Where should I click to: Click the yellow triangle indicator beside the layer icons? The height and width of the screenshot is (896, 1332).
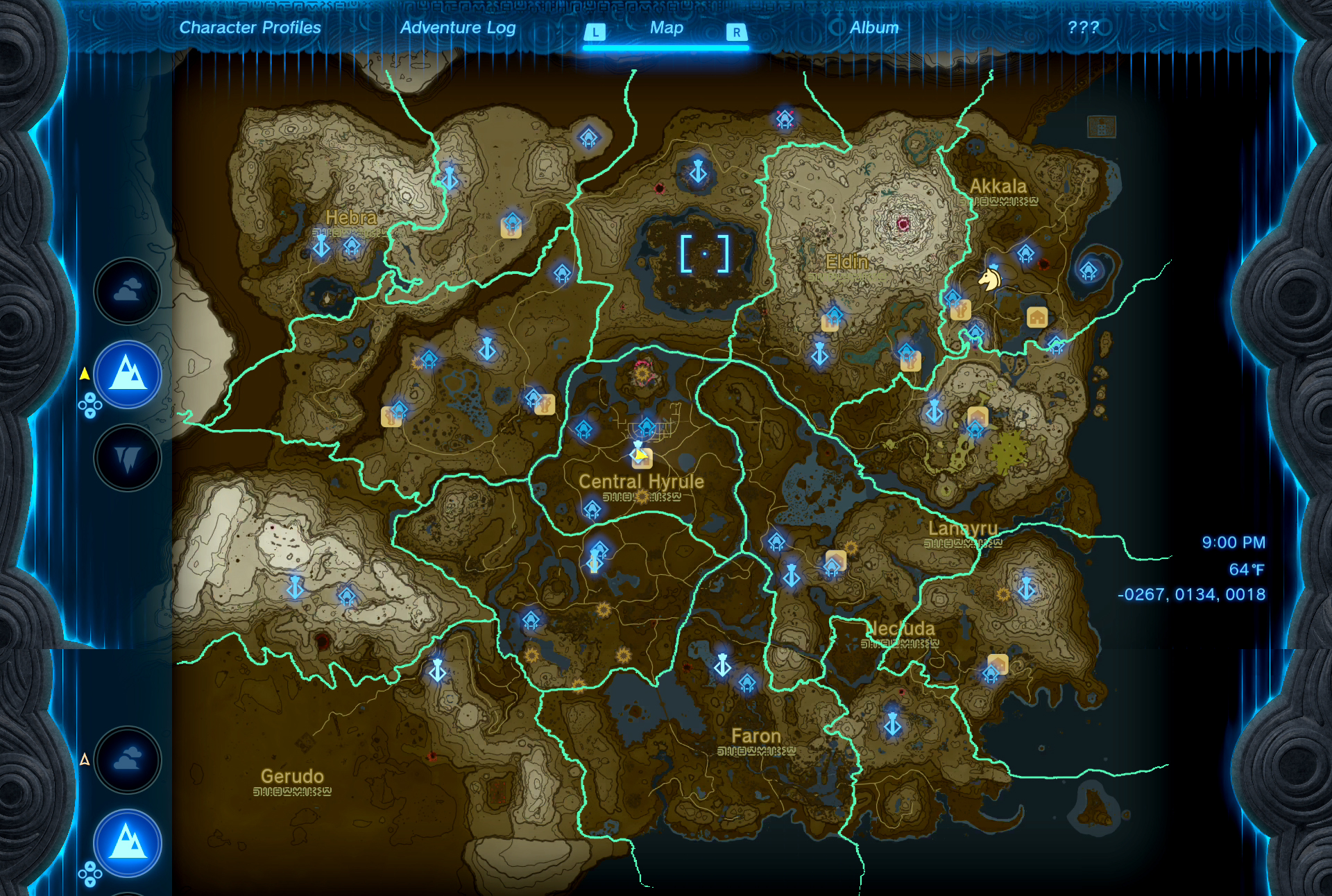tap(84, 372)
